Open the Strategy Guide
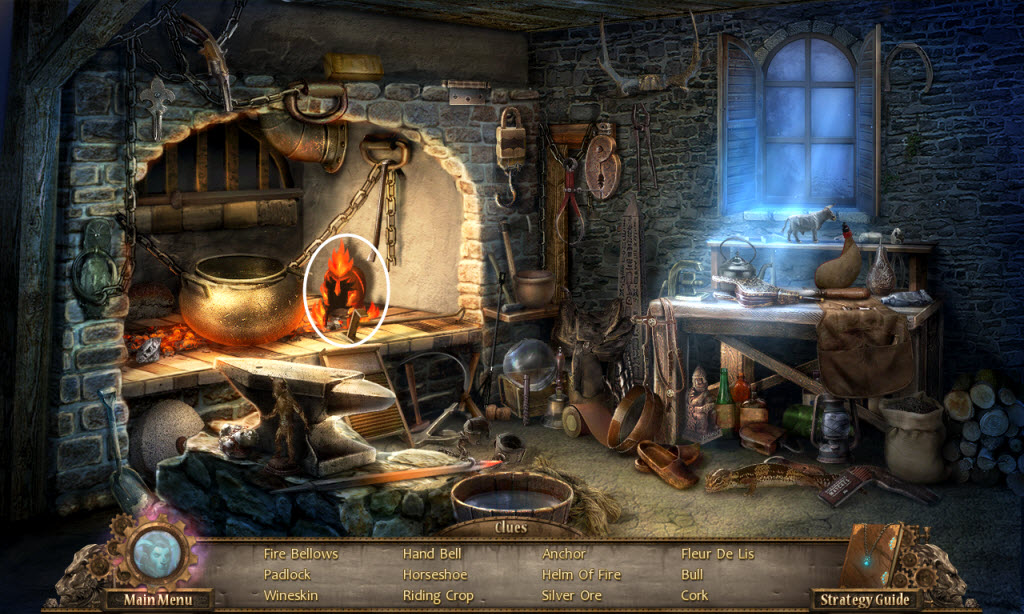Screen dimensions: 1024x614 [866, 600]
